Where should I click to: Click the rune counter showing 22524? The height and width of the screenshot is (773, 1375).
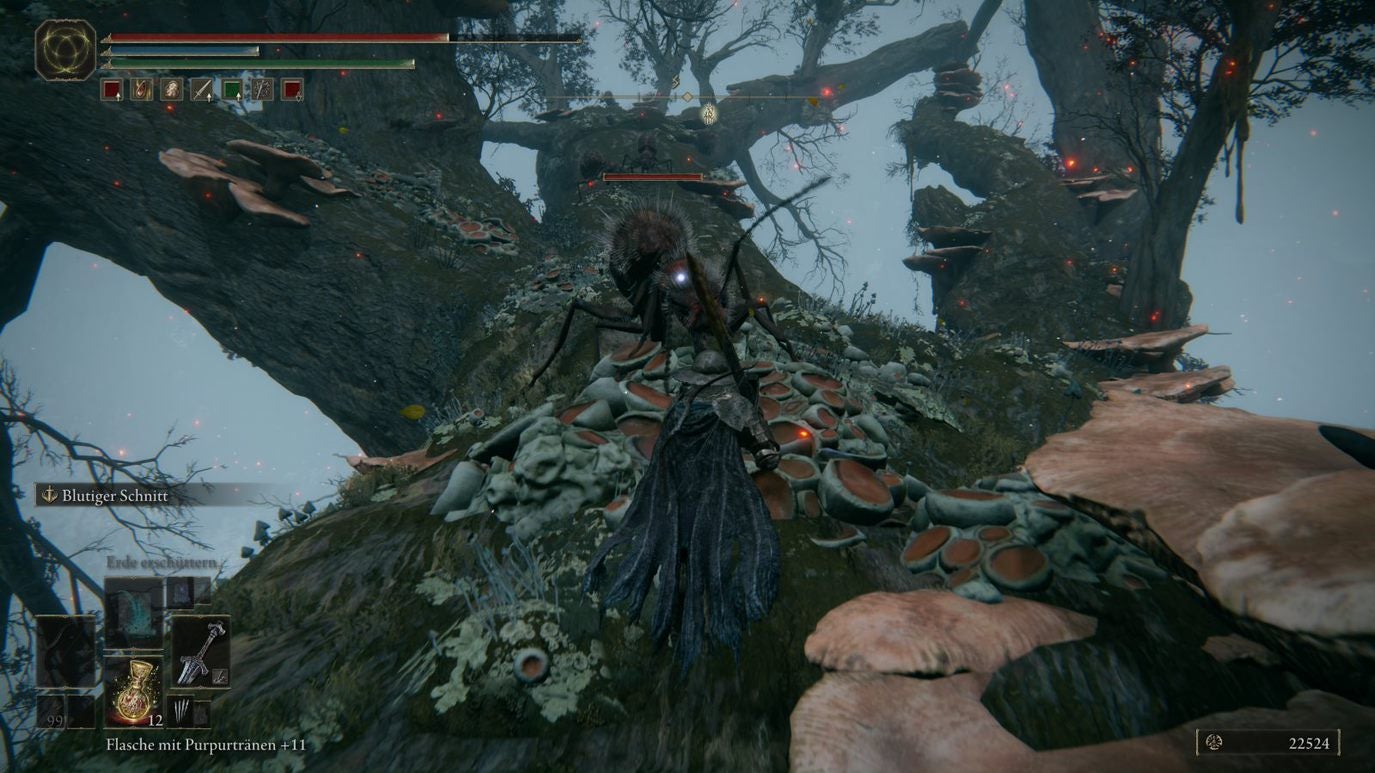coord(1307,744)
